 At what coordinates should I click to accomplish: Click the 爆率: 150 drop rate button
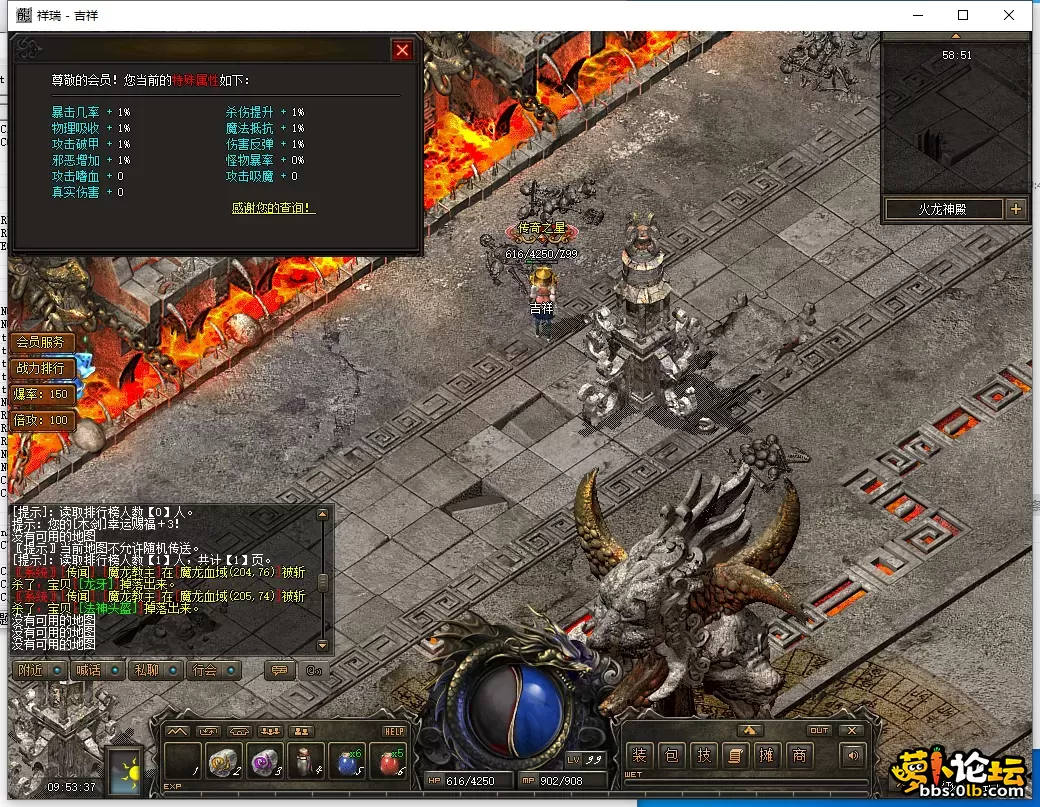pos(42,394)
